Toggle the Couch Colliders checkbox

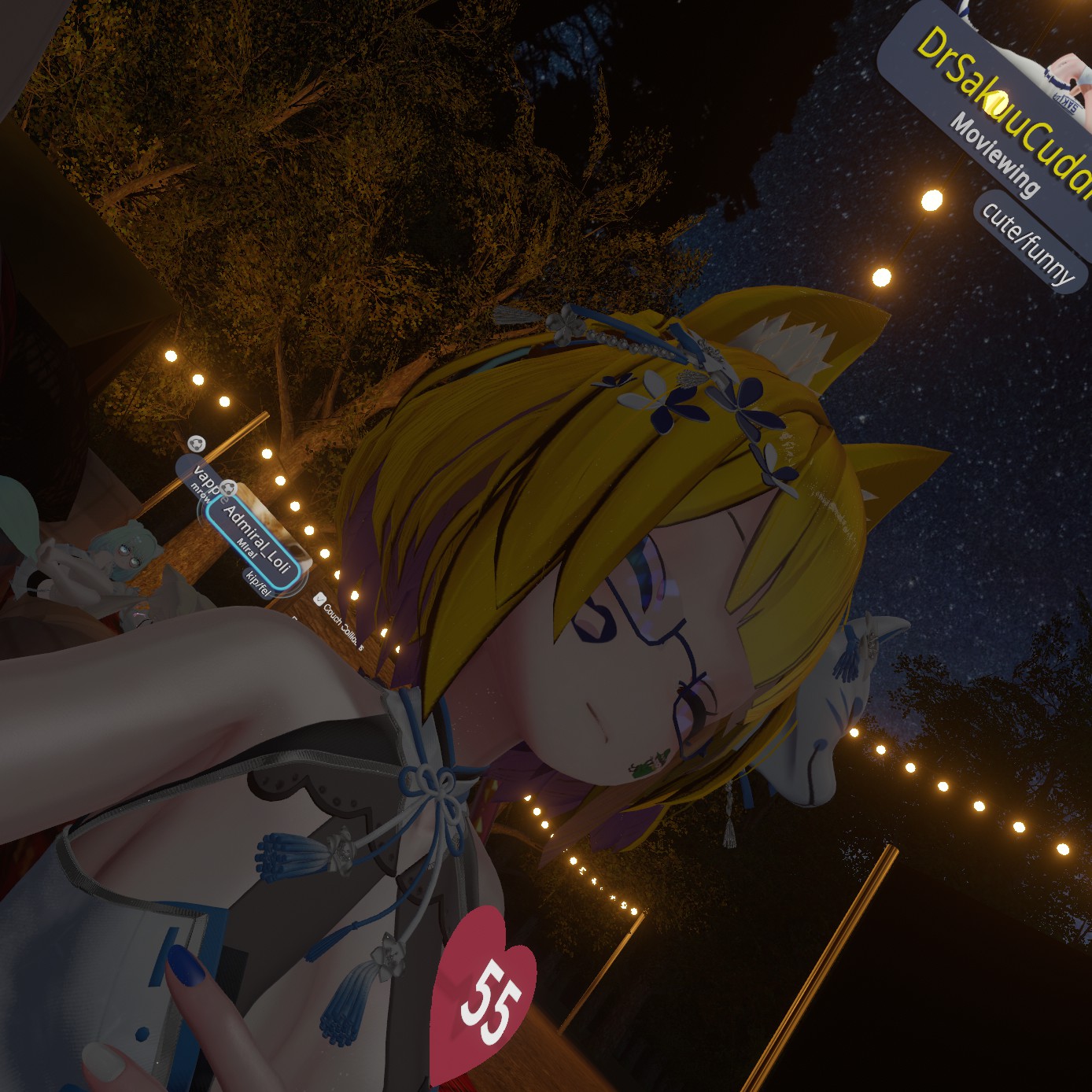319,599
